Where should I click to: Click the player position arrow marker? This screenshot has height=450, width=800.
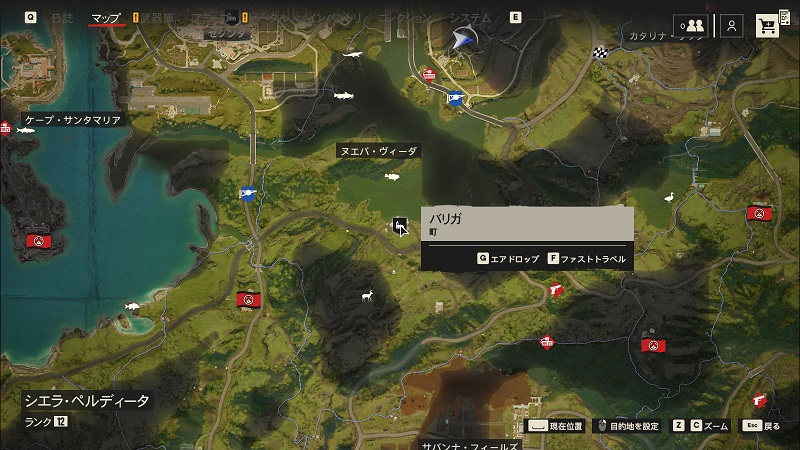pos(462,39)
